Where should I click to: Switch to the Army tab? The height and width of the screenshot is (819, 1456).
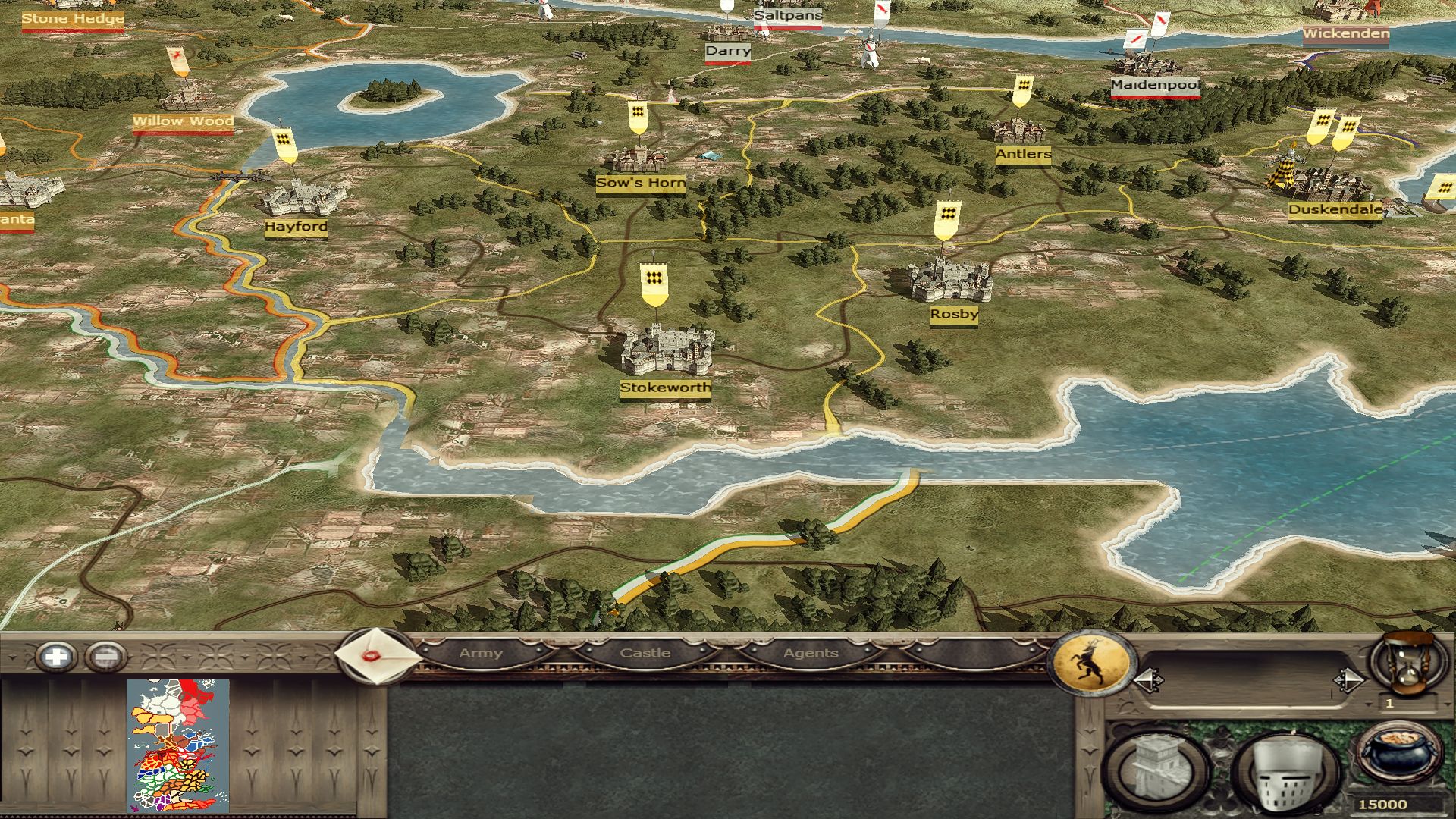click(481, 653)
